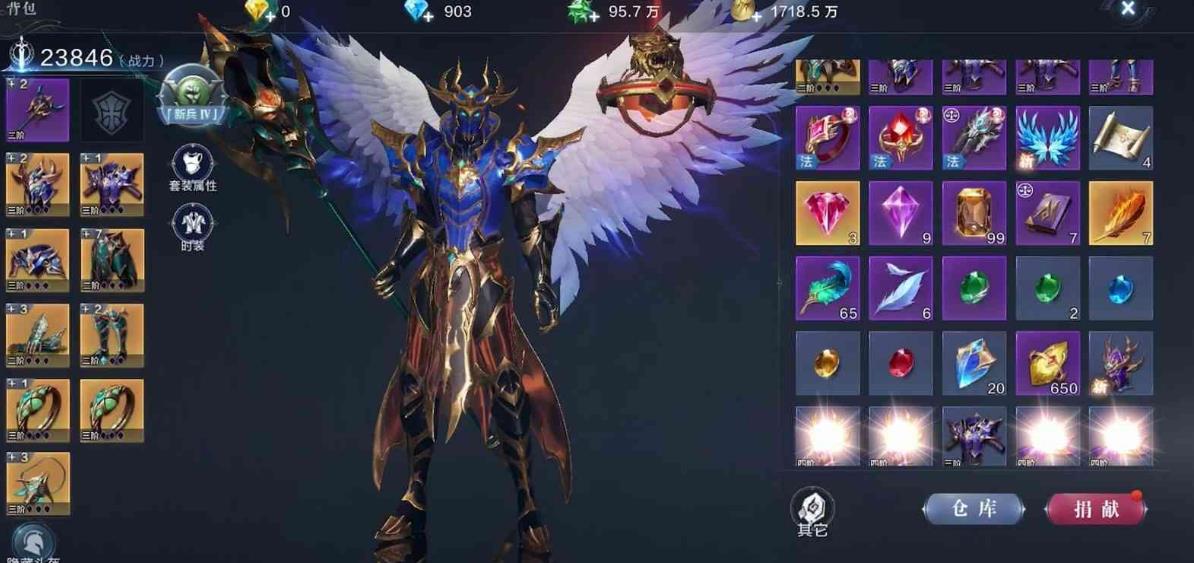Viewport: 1194px width, 563px height.
Task: Open the 其它 category
Action: (812, 512)
